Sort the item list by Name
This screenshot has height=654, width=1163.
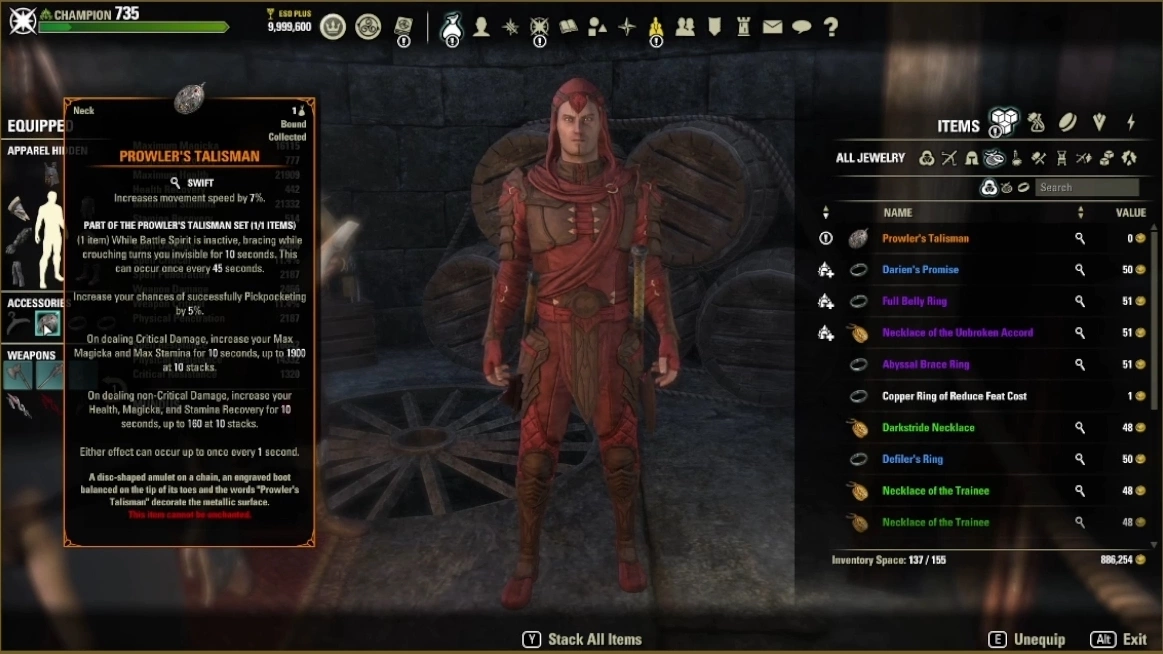pos(898,213)
